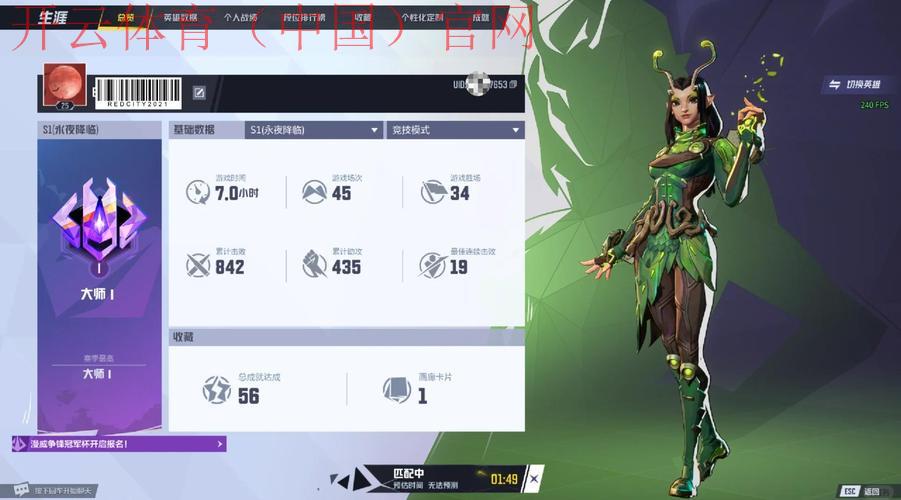Open the 竞技模式 mode dropdown
The height and width of the screenshot is (500, 901).
tap(455, 130)
